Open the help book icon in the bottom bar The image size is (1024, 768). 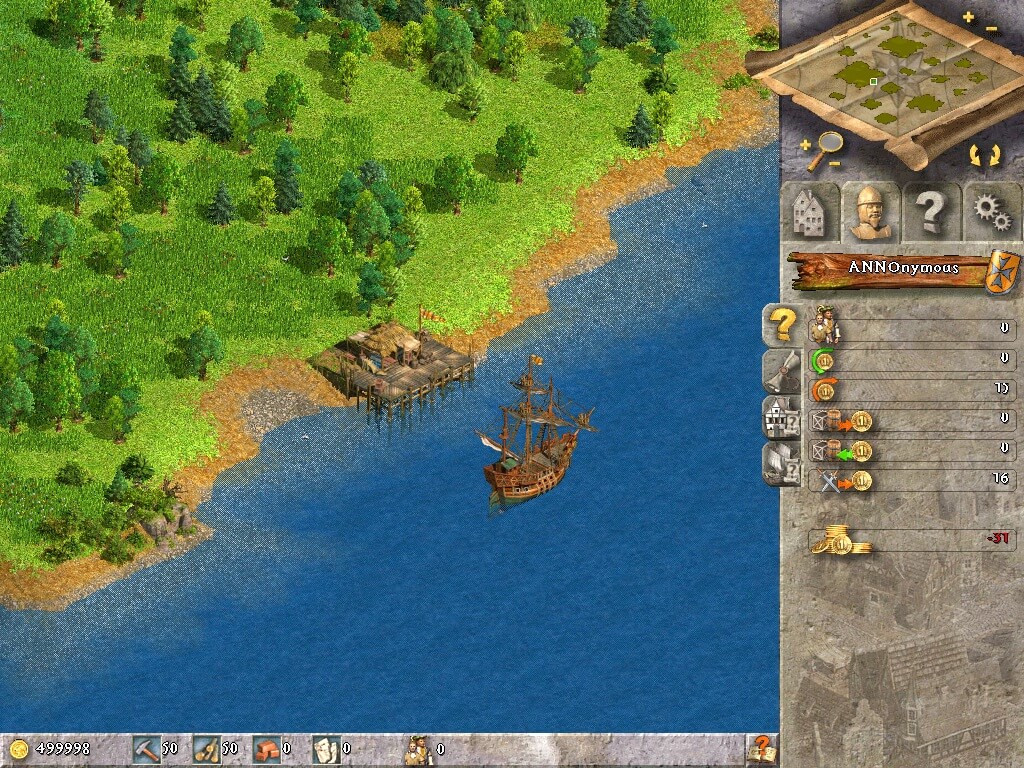tap(762, 748)
